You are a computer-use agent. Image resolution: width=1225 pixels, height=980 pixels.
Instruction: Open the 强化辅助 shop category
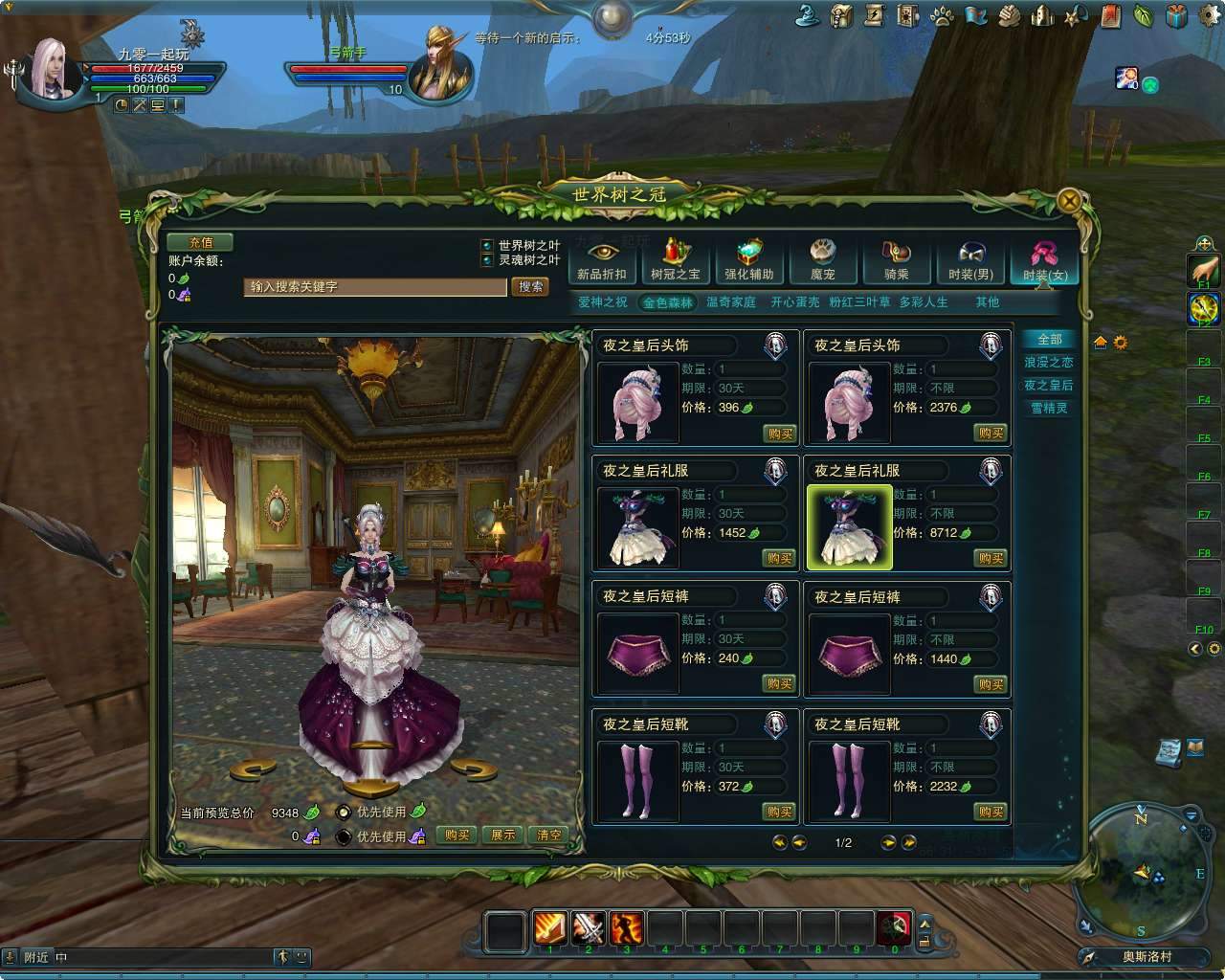click(748, 258)
